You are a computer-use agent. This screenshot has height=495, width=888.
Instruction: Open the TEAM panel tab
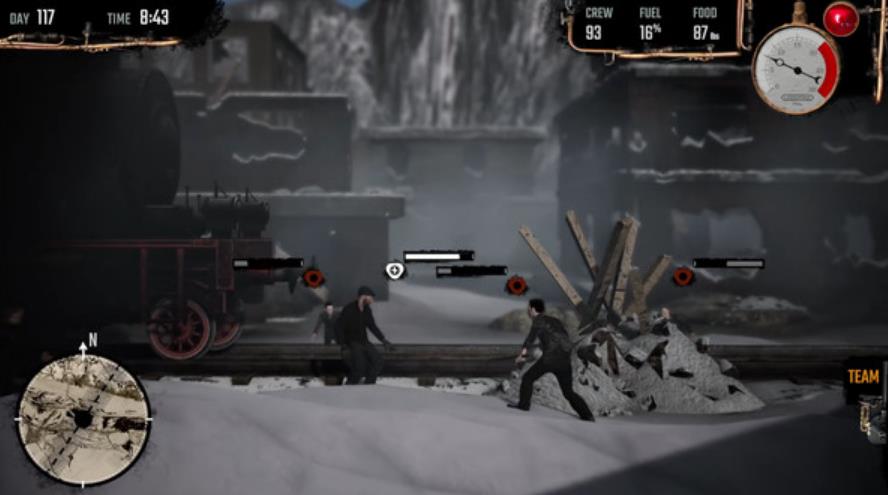(x=864, y=377)
